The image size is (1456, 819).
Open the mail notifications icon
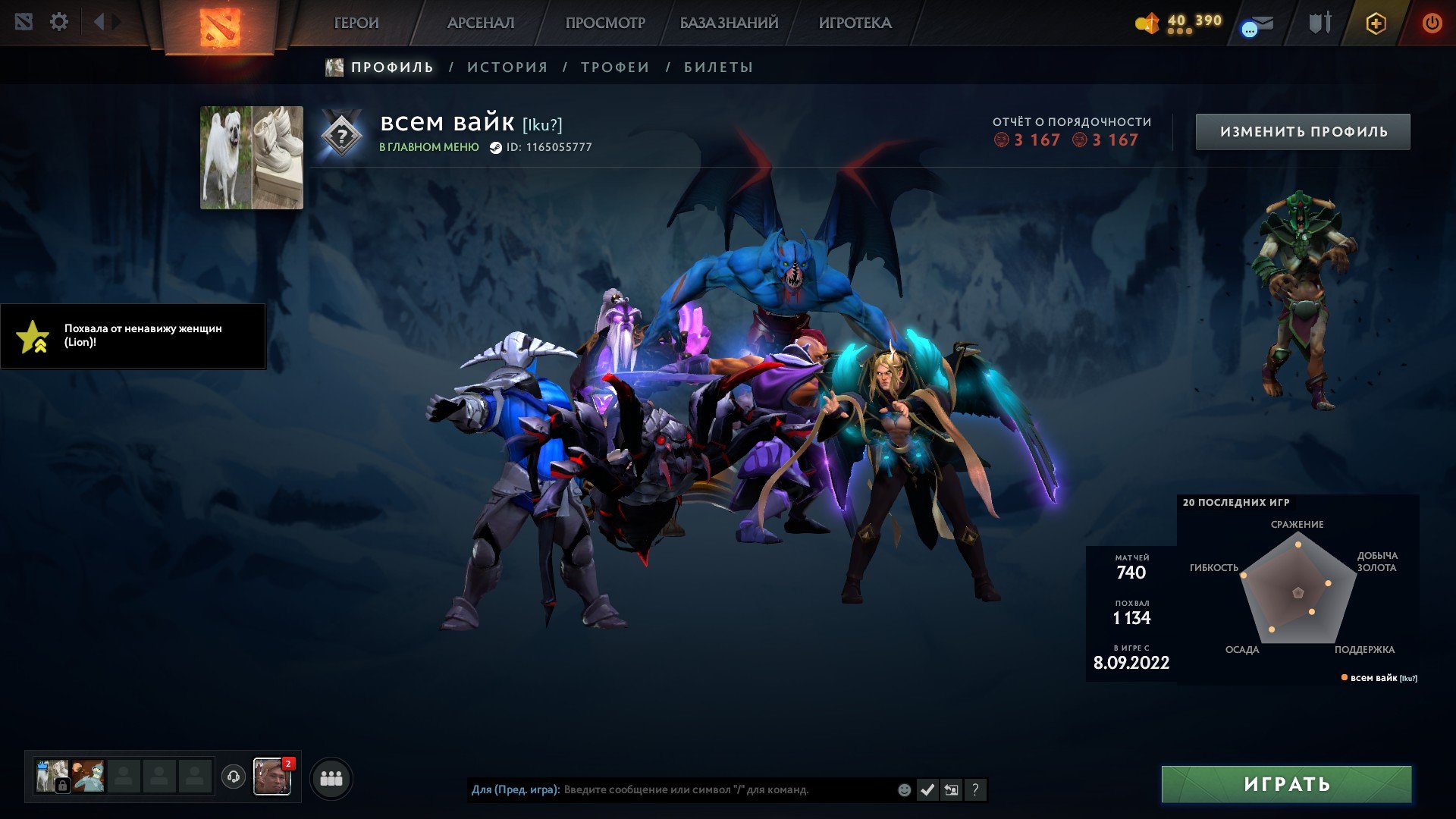1257,25
